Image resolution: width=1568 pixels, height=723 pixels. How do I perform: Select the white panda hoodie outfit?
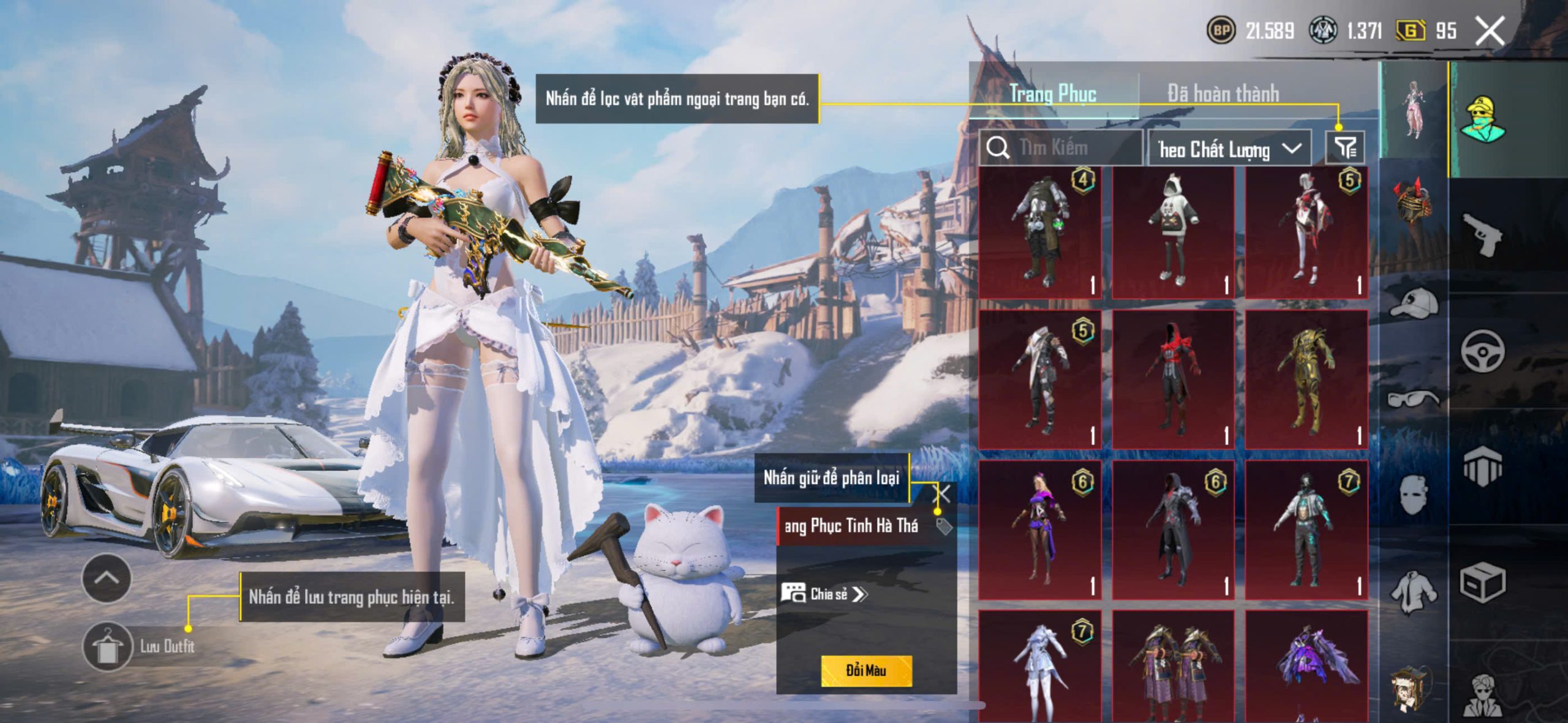[x=1173, y=232]
